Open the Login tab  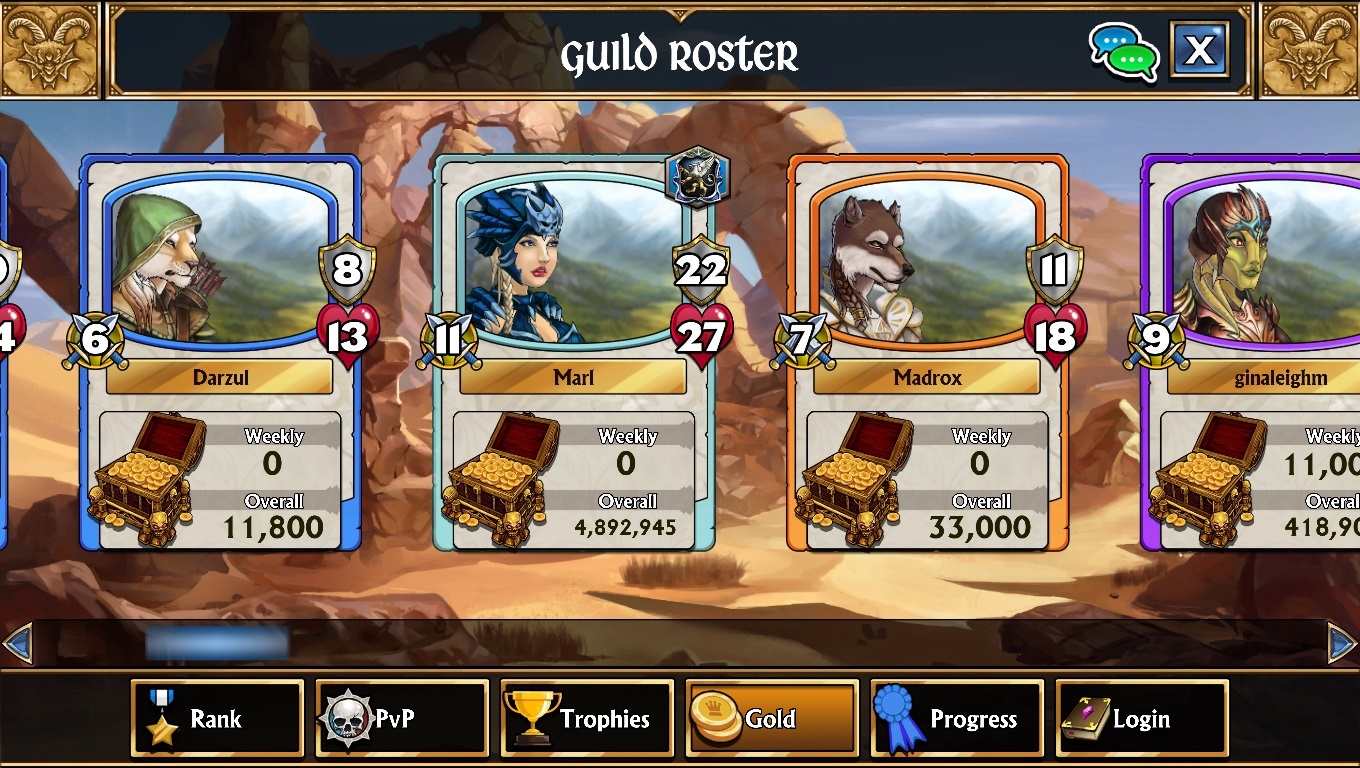click(x=1142, y=718)
